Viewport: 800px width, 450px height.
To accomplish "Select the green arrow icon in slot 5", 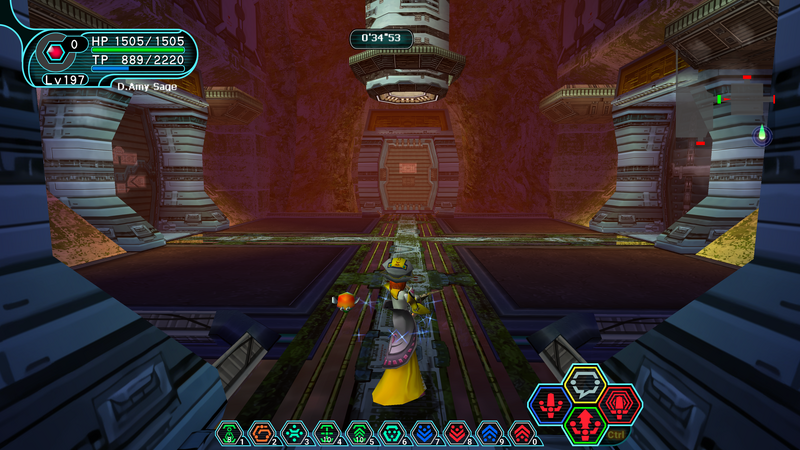I will 359,433.
